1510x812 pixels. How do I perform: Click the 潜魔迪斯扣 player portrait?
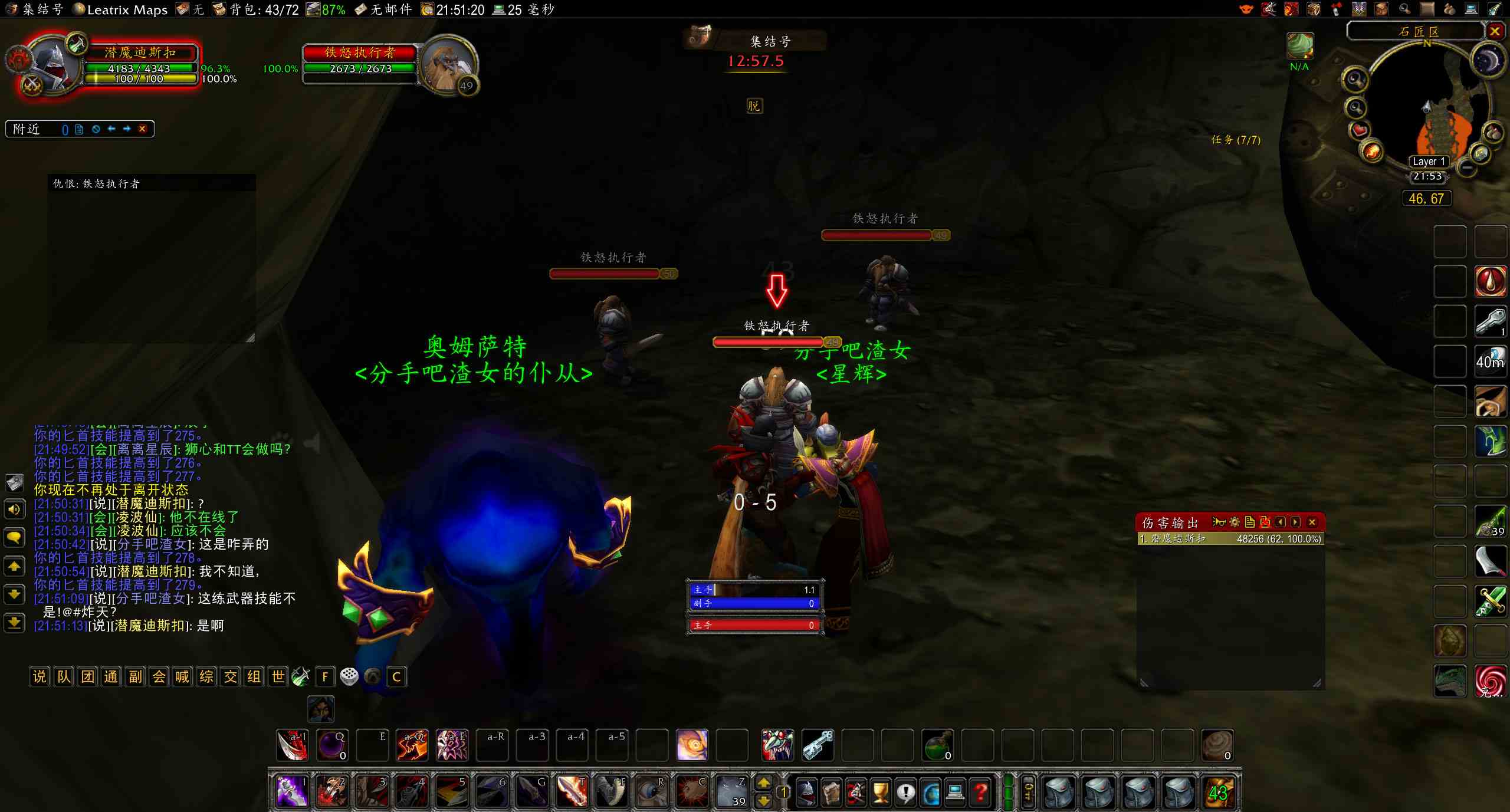(x=53, y=66)
